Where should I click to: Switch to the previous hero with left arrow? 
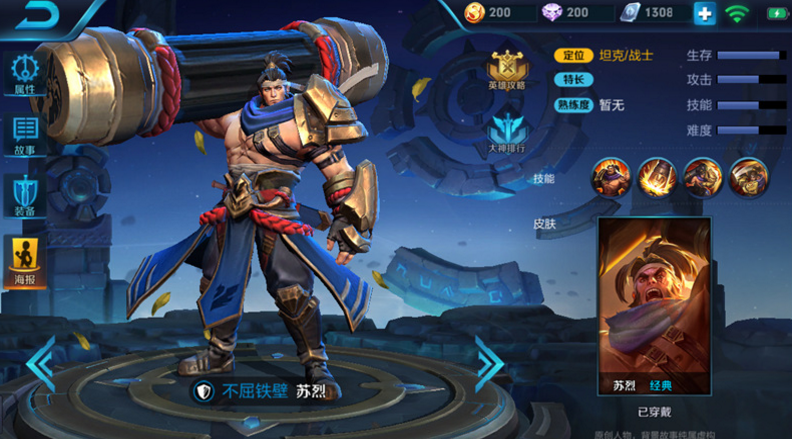point(42,363)
